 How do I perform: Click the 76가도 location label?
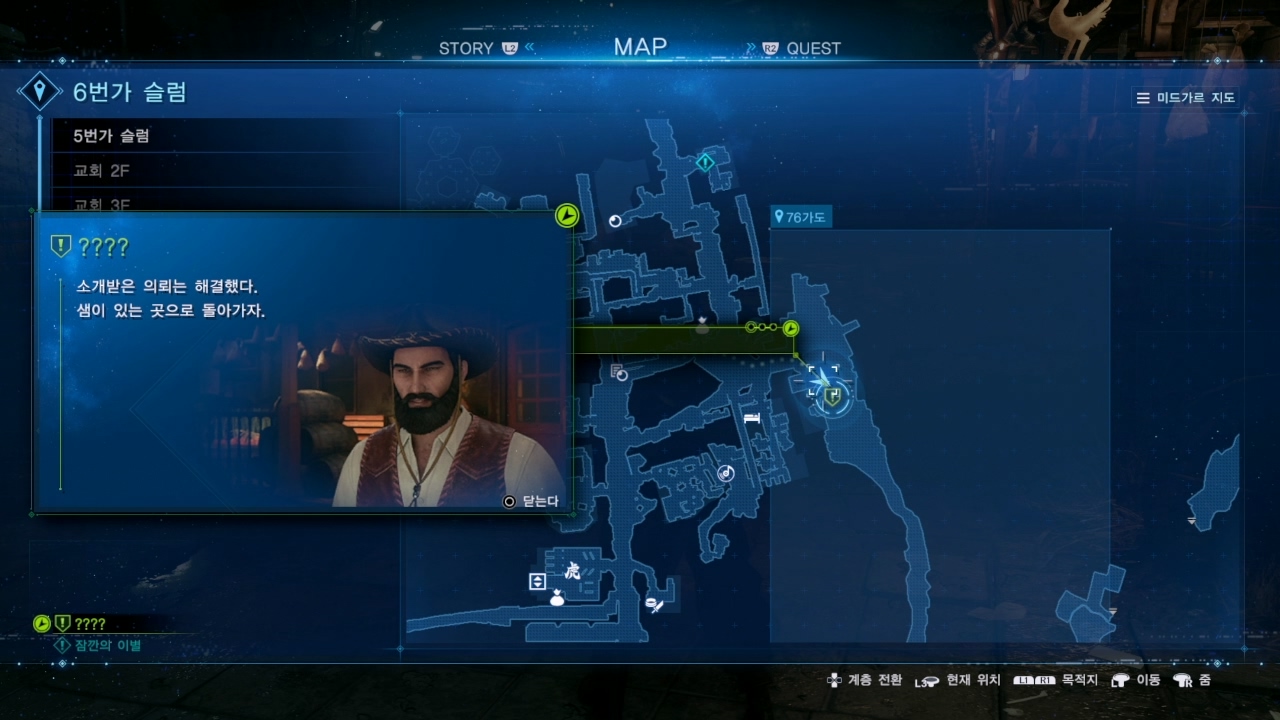pos(801,217)
